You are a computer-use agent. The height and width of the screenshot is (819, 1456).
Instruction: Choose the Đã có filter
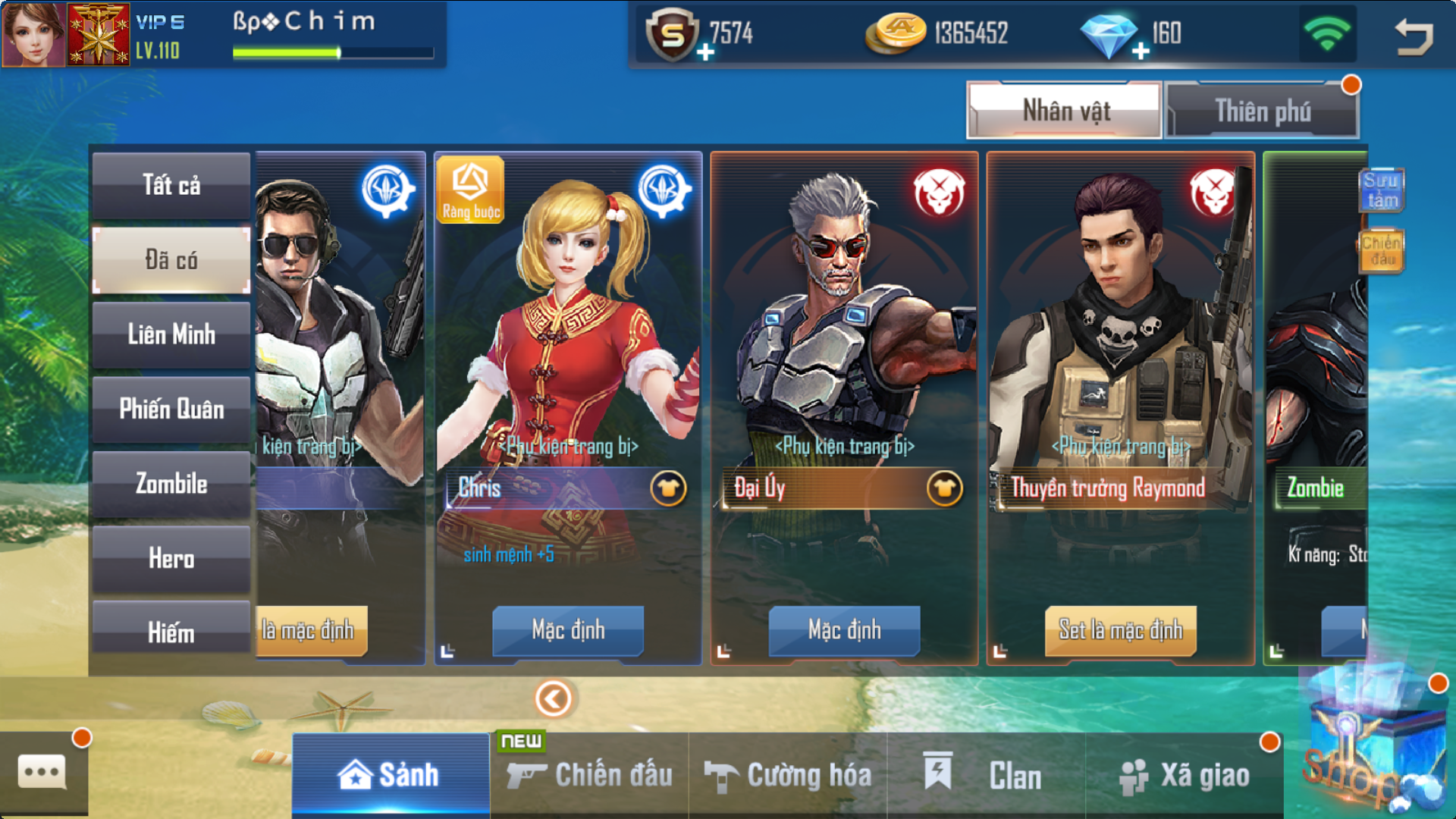(x=171, y=260)
